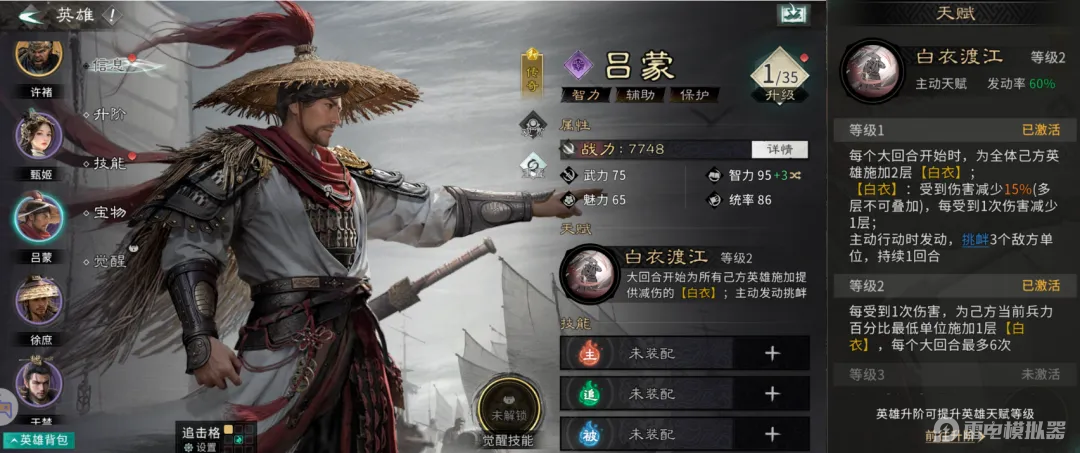The width and height of the screenshot is (1080, 453).
Task: Select hero 许褚 from the hero list
Action: 39,58
